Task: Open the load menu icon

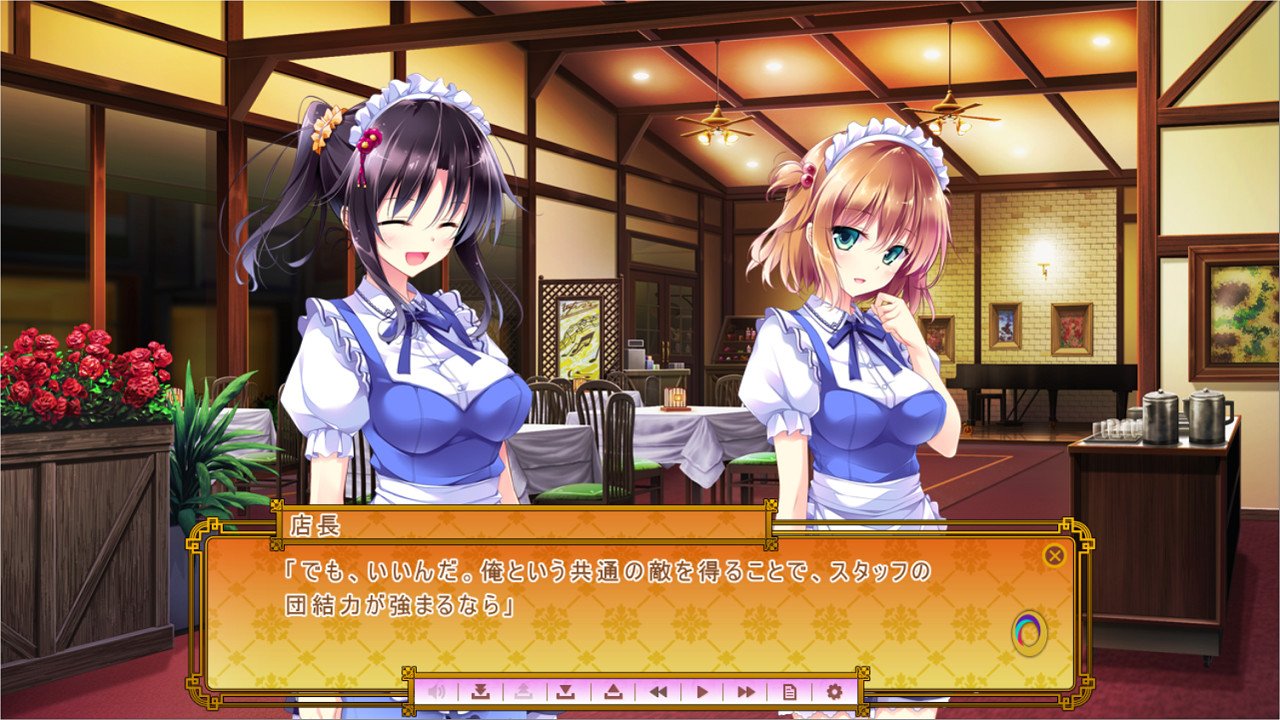Action: click(614, 690)
